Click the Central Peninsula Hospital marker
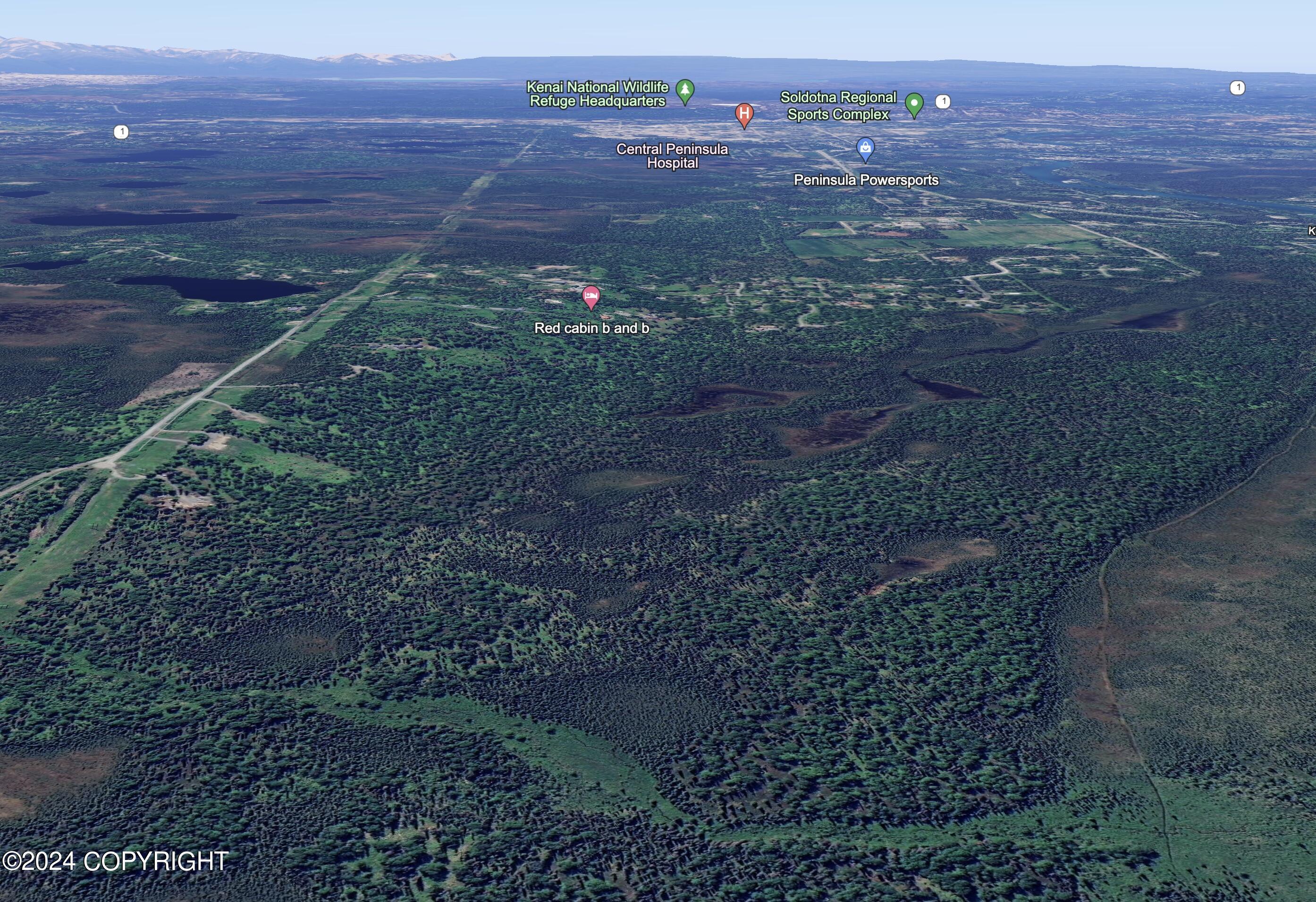Viewport: 1316px width, 902px height. (744, 114)
